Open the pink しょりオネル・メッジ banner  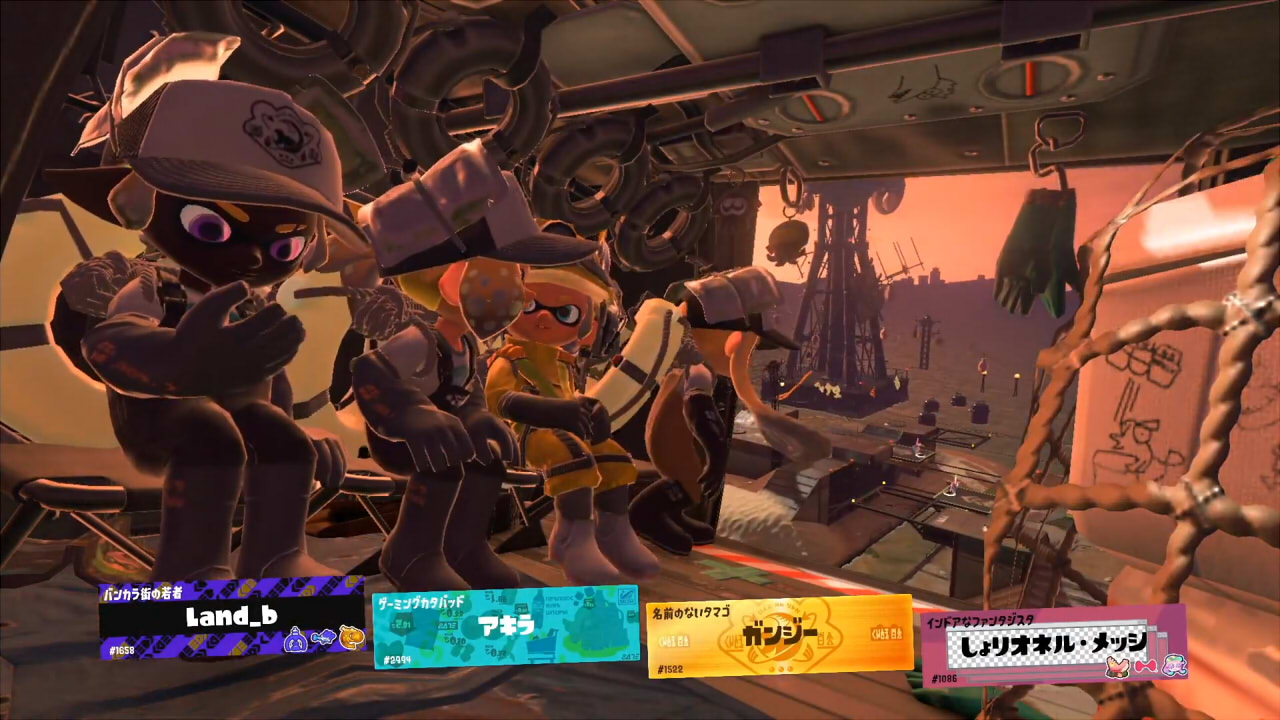[1052, 646]
